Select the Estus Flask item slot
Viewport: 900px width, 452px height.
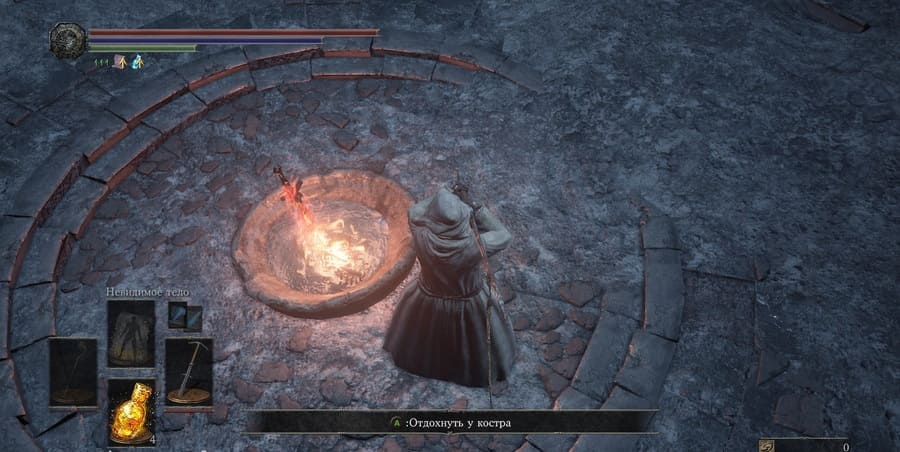pyautogui.click(x=131, y=411)
